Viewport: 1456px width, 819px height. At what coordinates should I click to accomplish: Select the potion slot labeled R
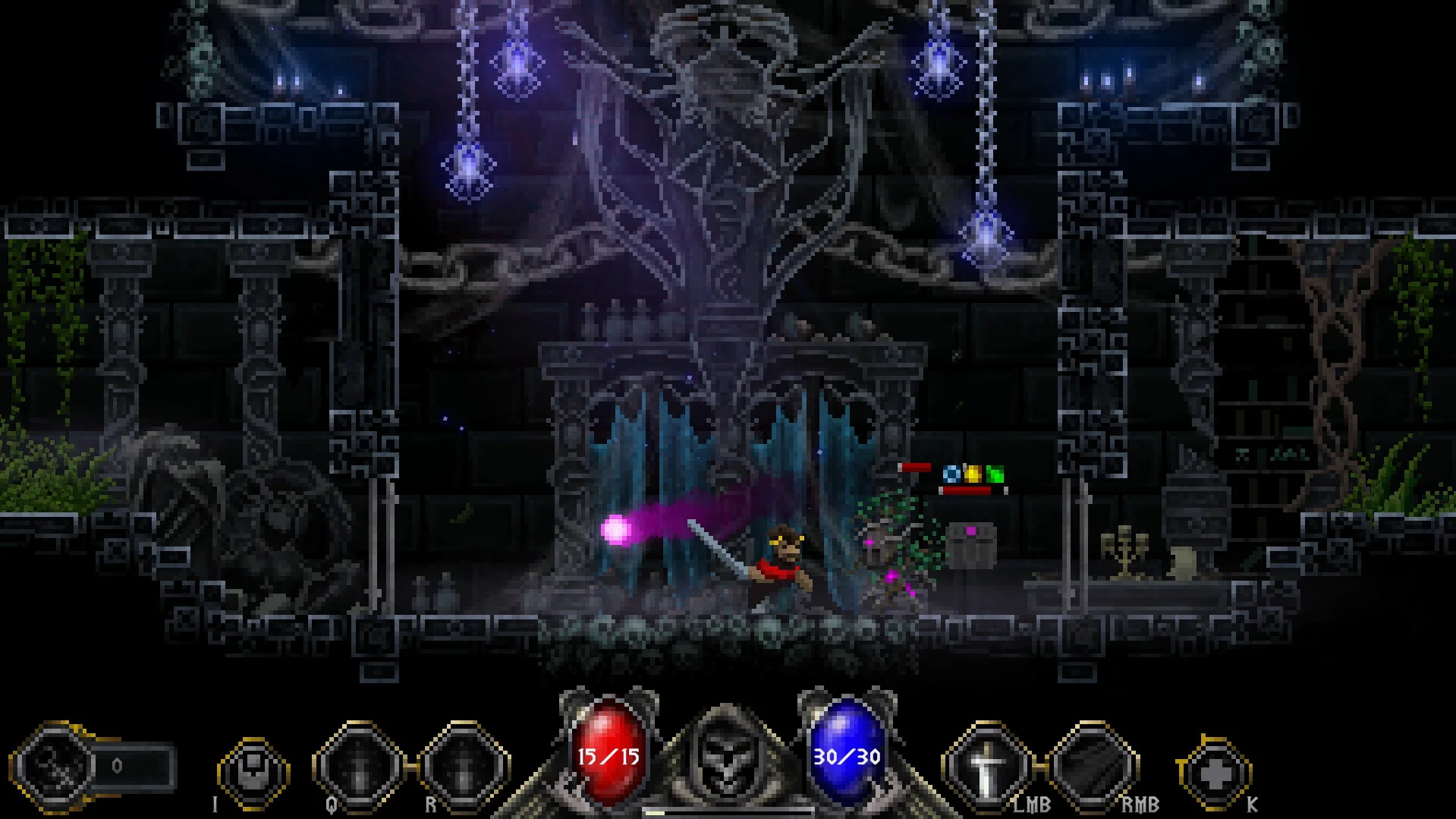coord(464,768)
